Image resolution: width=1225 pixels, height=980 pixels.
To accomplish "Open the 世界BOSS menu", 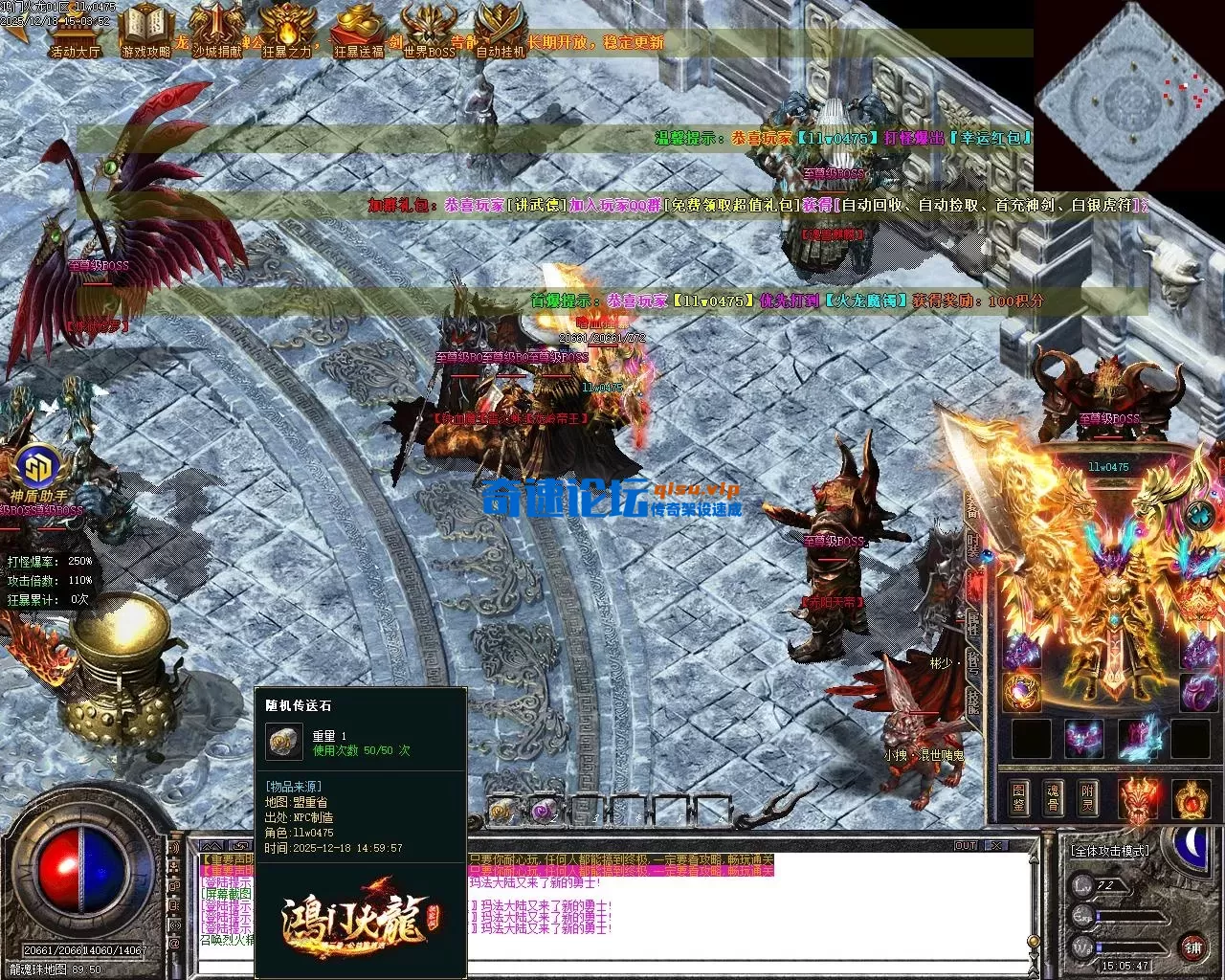I will point(429,31).
